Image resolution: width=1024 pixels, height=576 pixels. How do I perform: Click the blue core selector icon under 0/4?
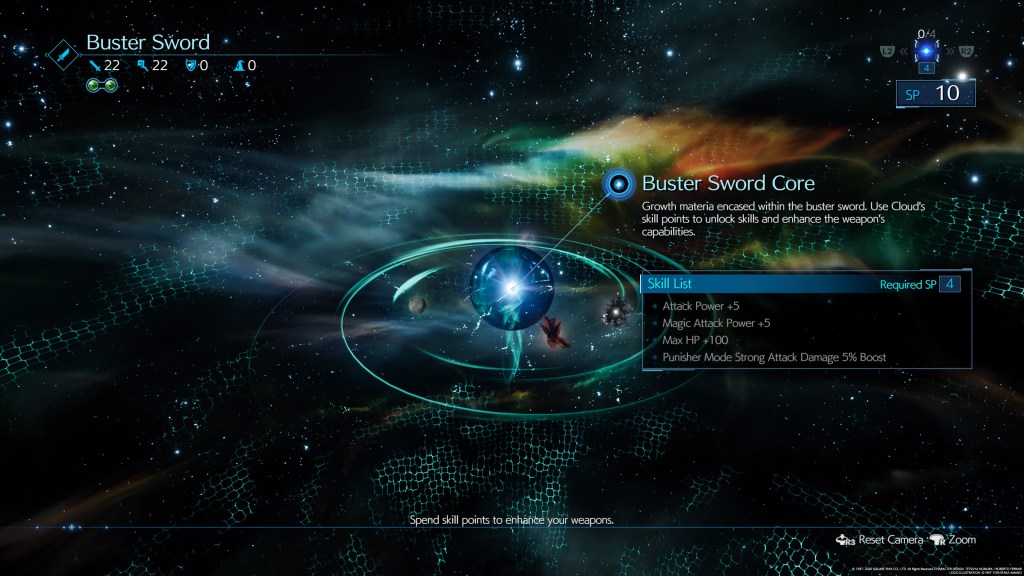pos(928,51)
